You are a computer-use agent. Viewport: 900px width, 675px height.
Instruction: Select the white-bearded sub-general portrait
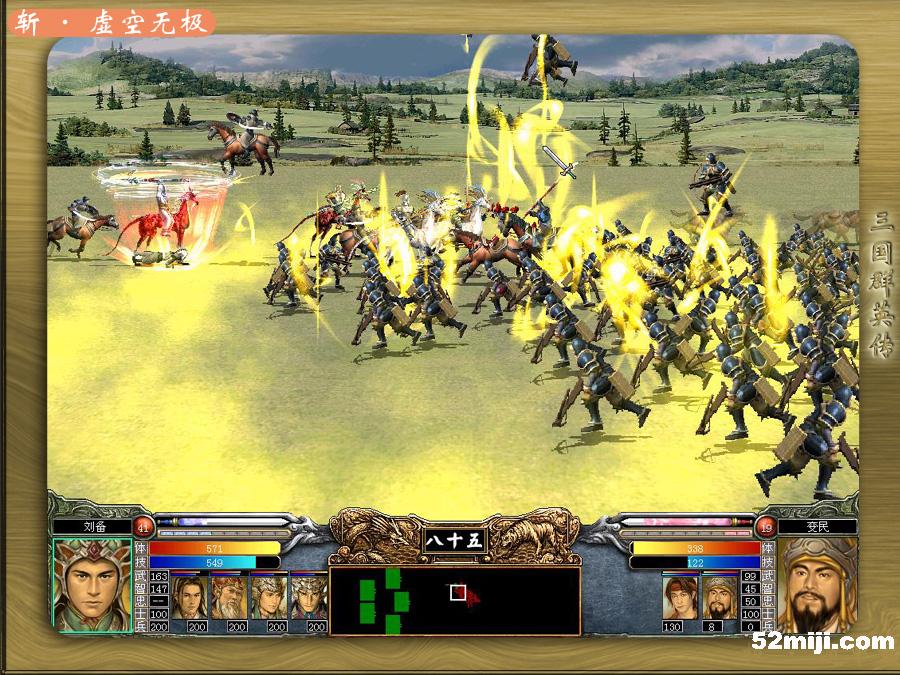229,597
